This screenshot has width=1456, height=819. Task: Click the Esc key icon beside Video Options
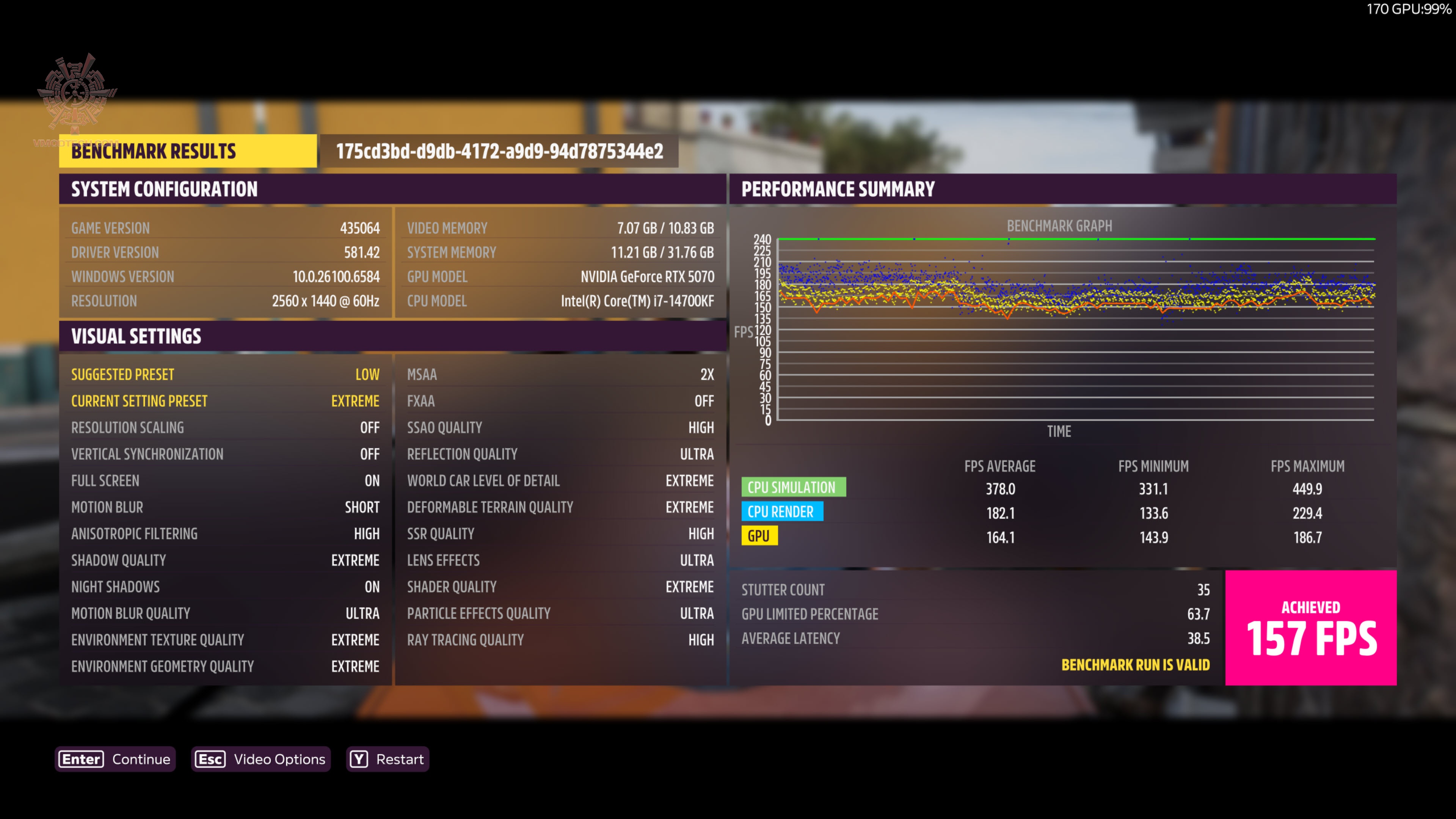coord(210,759)
